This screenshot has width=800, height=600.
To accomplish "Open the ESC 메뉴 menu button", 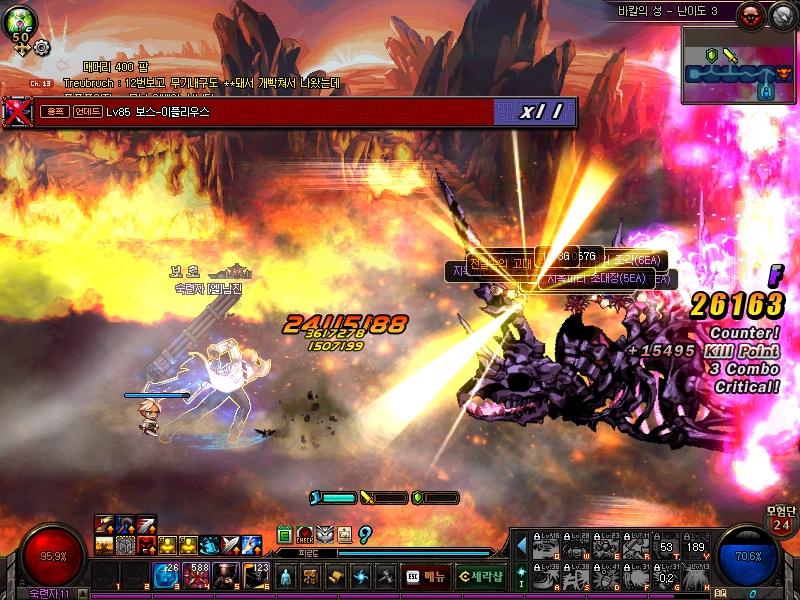I will [426, 576].
